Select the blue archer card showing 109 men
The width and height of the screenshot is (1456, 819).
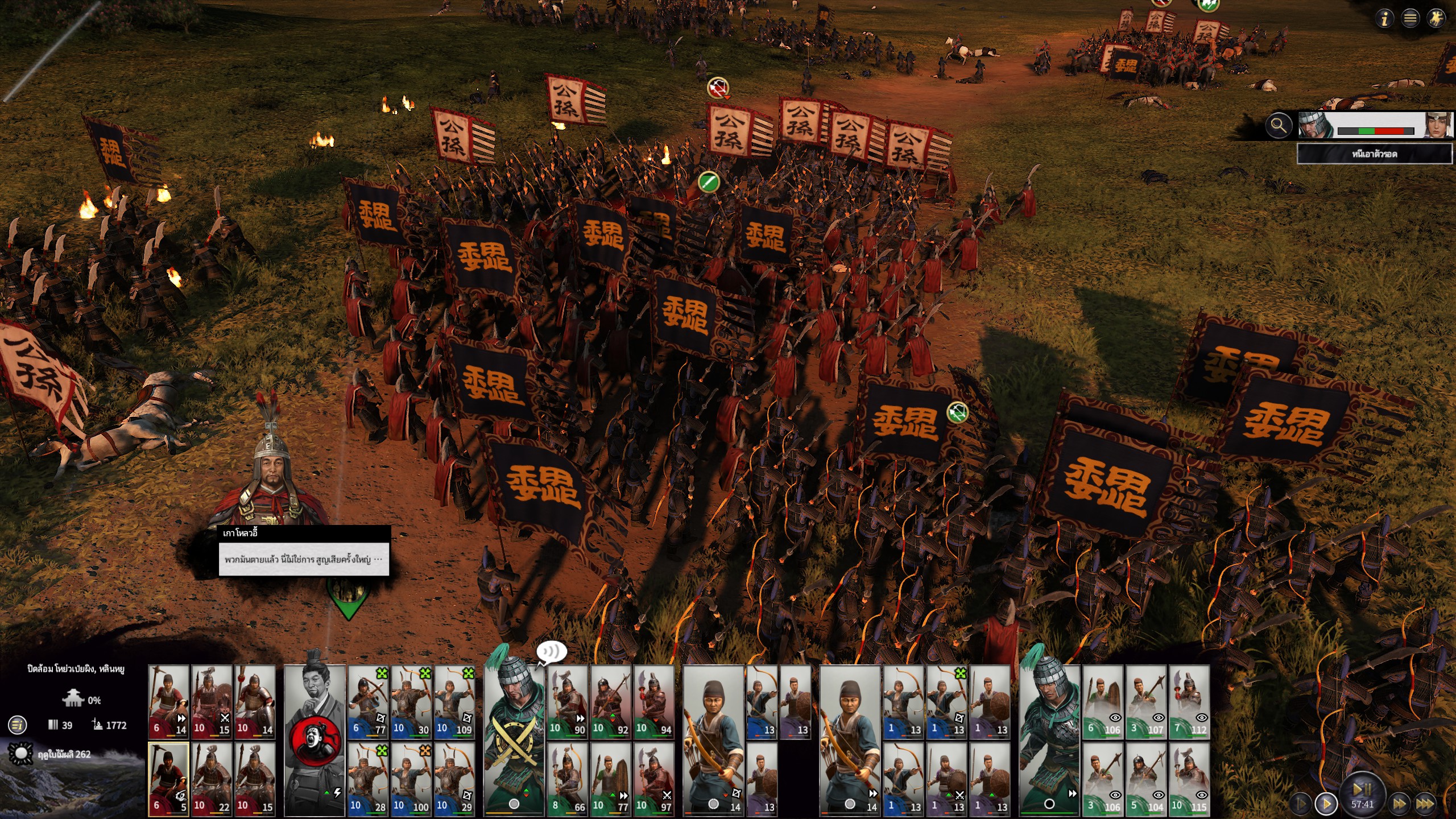(x=454, y=702)
